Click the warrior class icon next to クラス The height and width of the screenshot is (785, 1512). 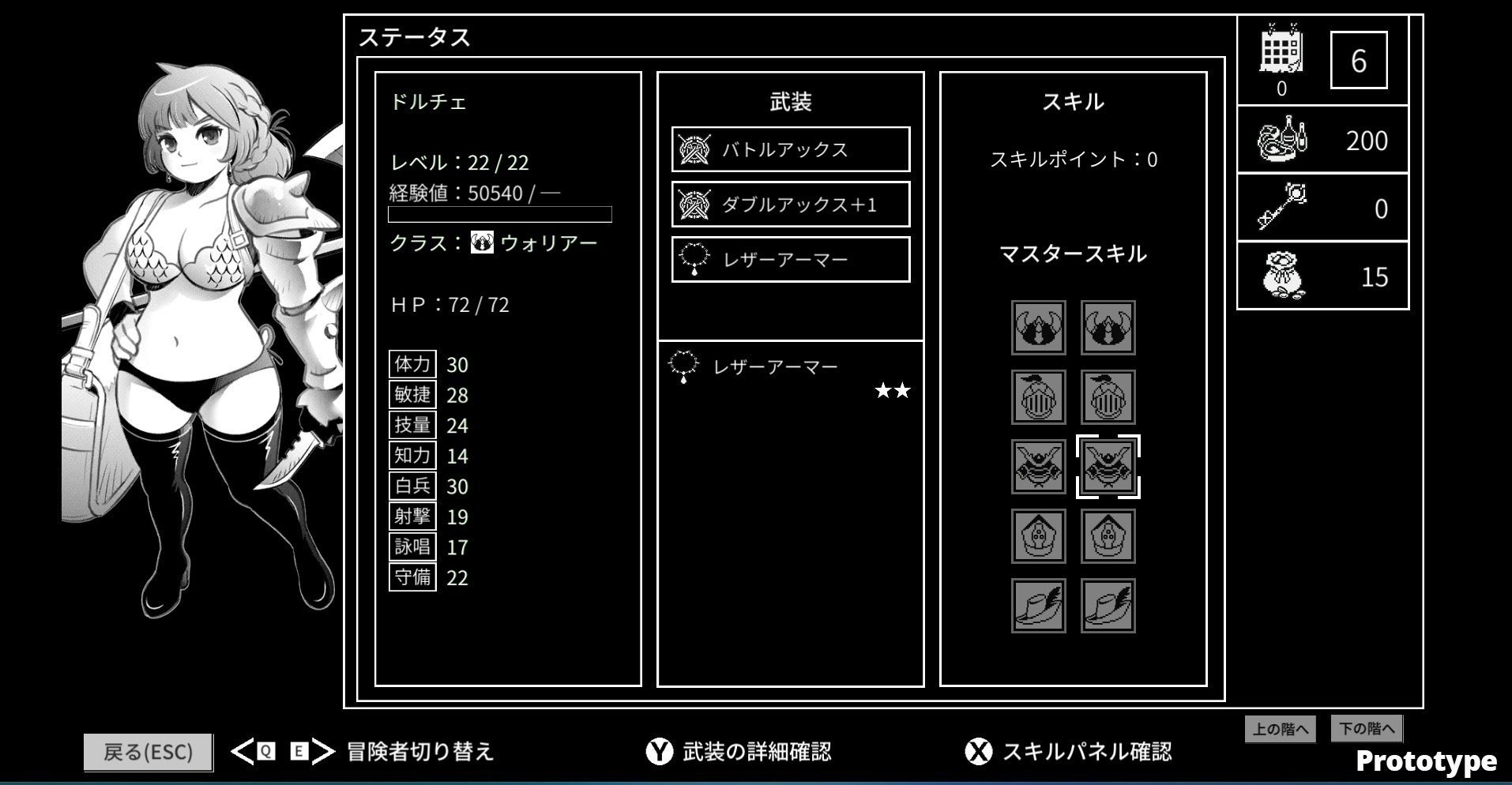click(x=482, y=243)
